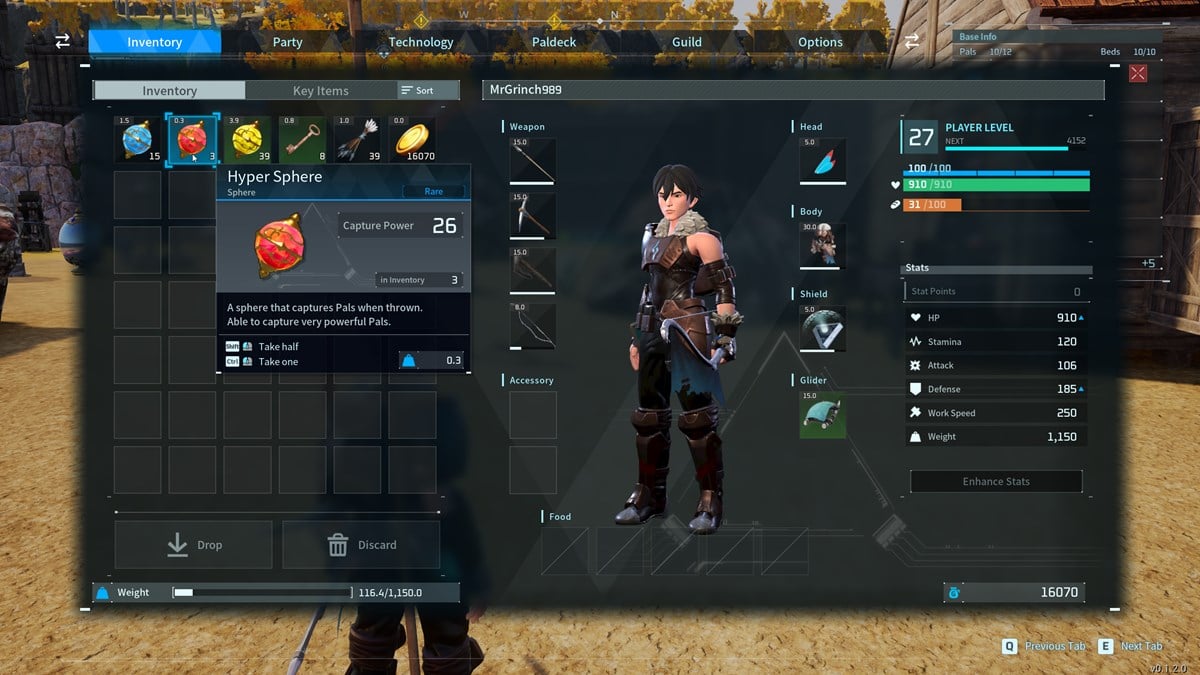Choose the feathered head gear slot

[822, 161]
